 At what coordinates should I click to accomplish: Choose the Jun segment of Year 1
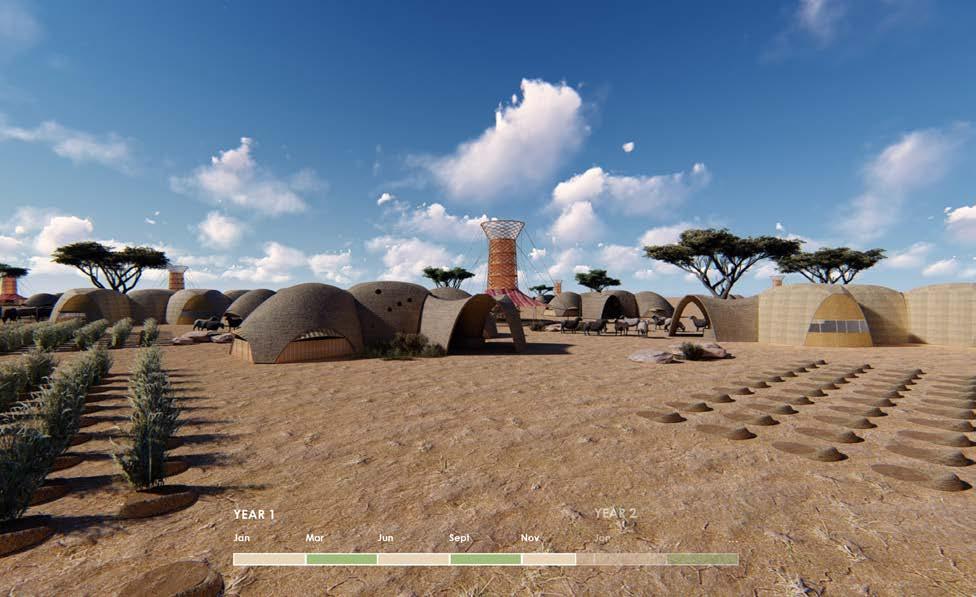[413, 559]
